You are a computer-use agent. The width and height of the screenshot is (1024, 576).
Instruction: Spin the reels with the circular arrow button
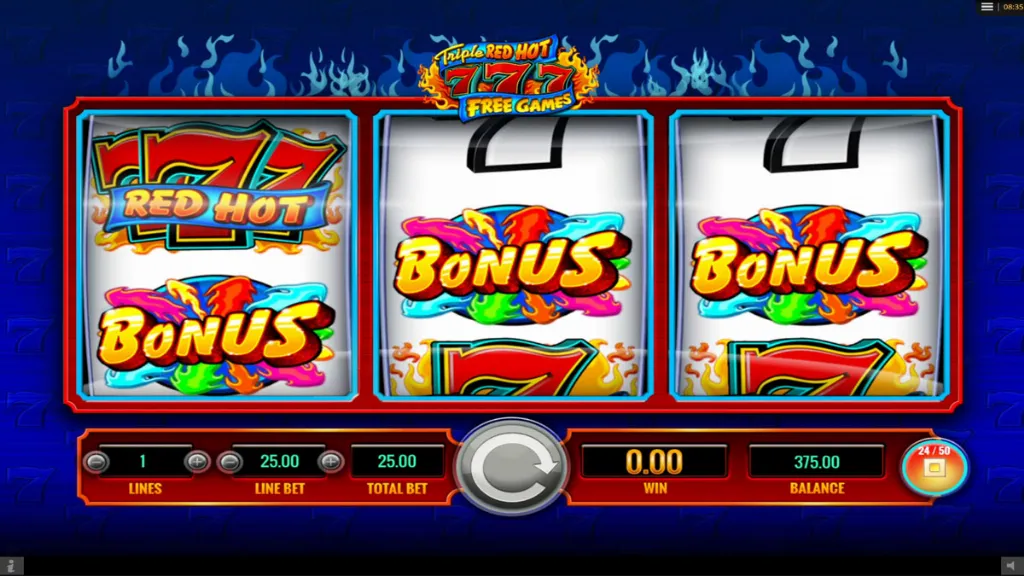tap(511, 466)
